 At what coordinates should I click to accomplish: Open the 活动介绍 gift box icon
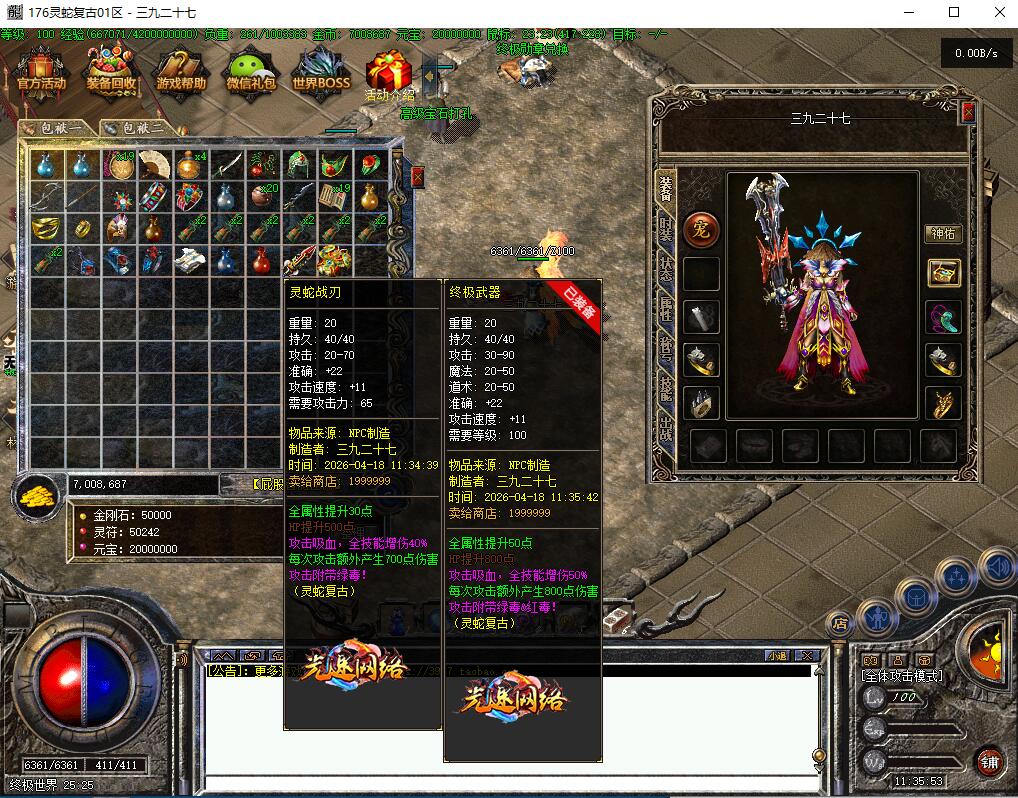tap(389, 76)
